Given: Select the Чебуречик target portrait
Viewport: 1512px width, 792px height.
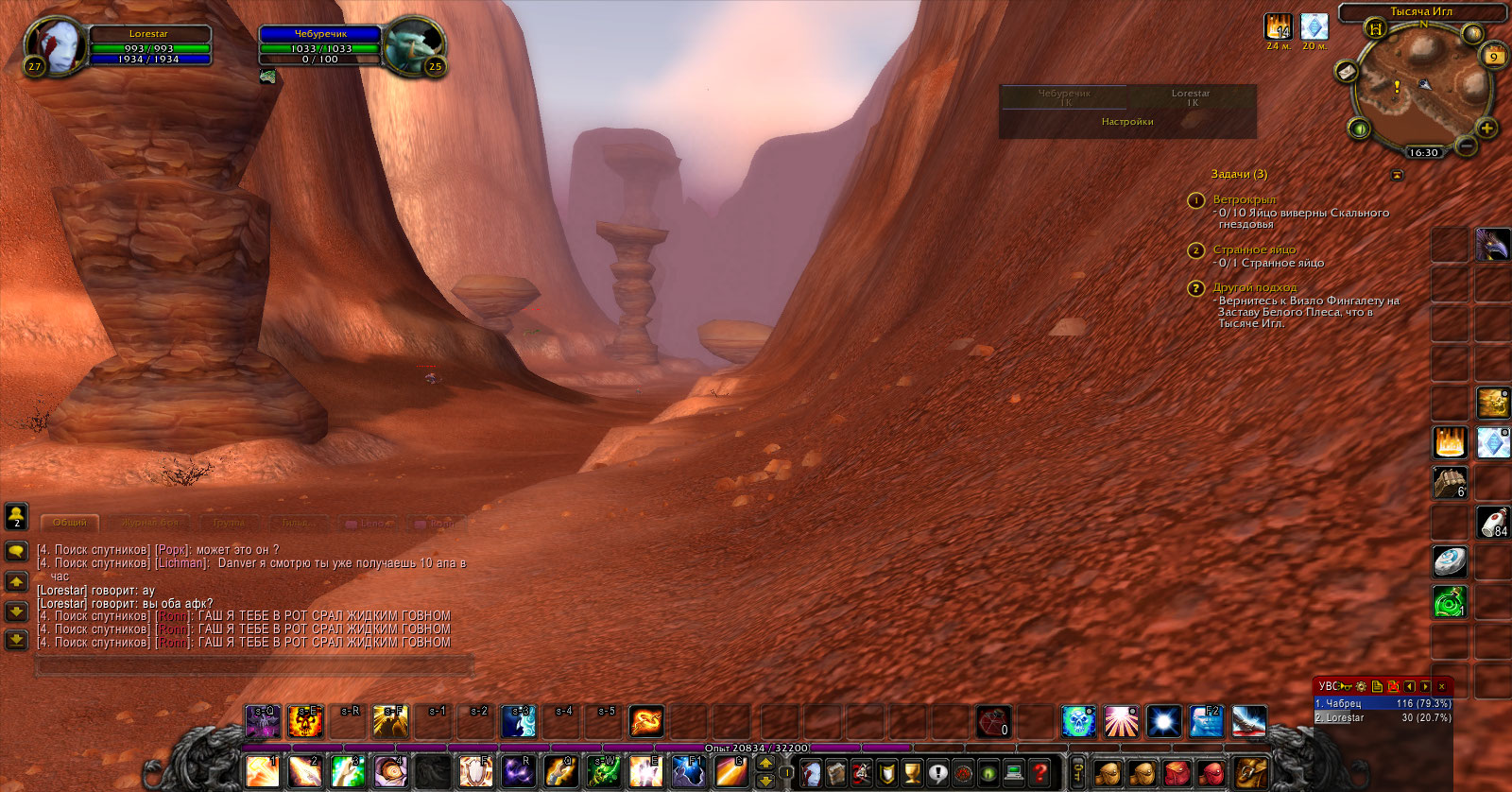Looking at the screenshot, I should (414, 45).
